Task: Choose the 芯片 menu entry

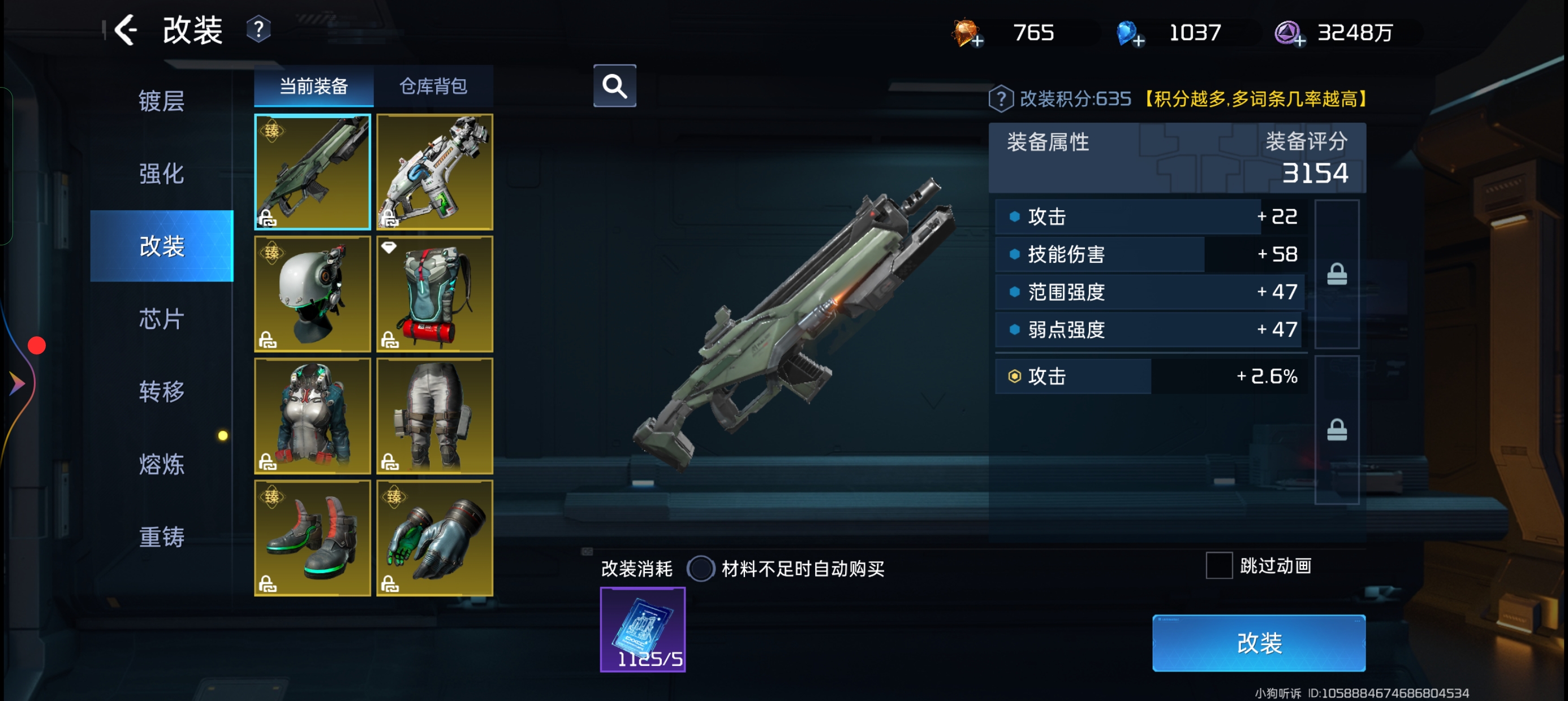Action: point(161,319)
